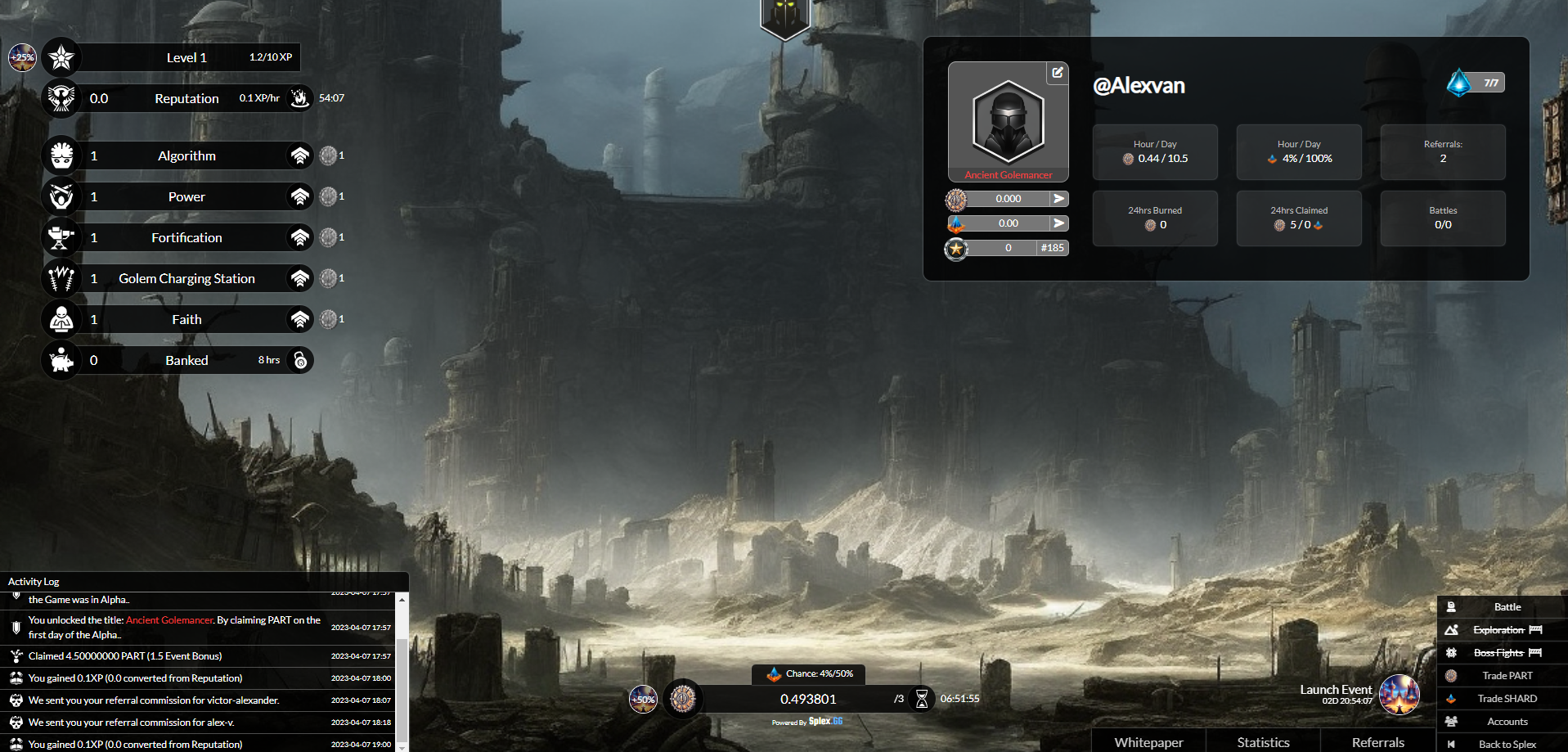Open the Referrals tab

(1377, 742)
